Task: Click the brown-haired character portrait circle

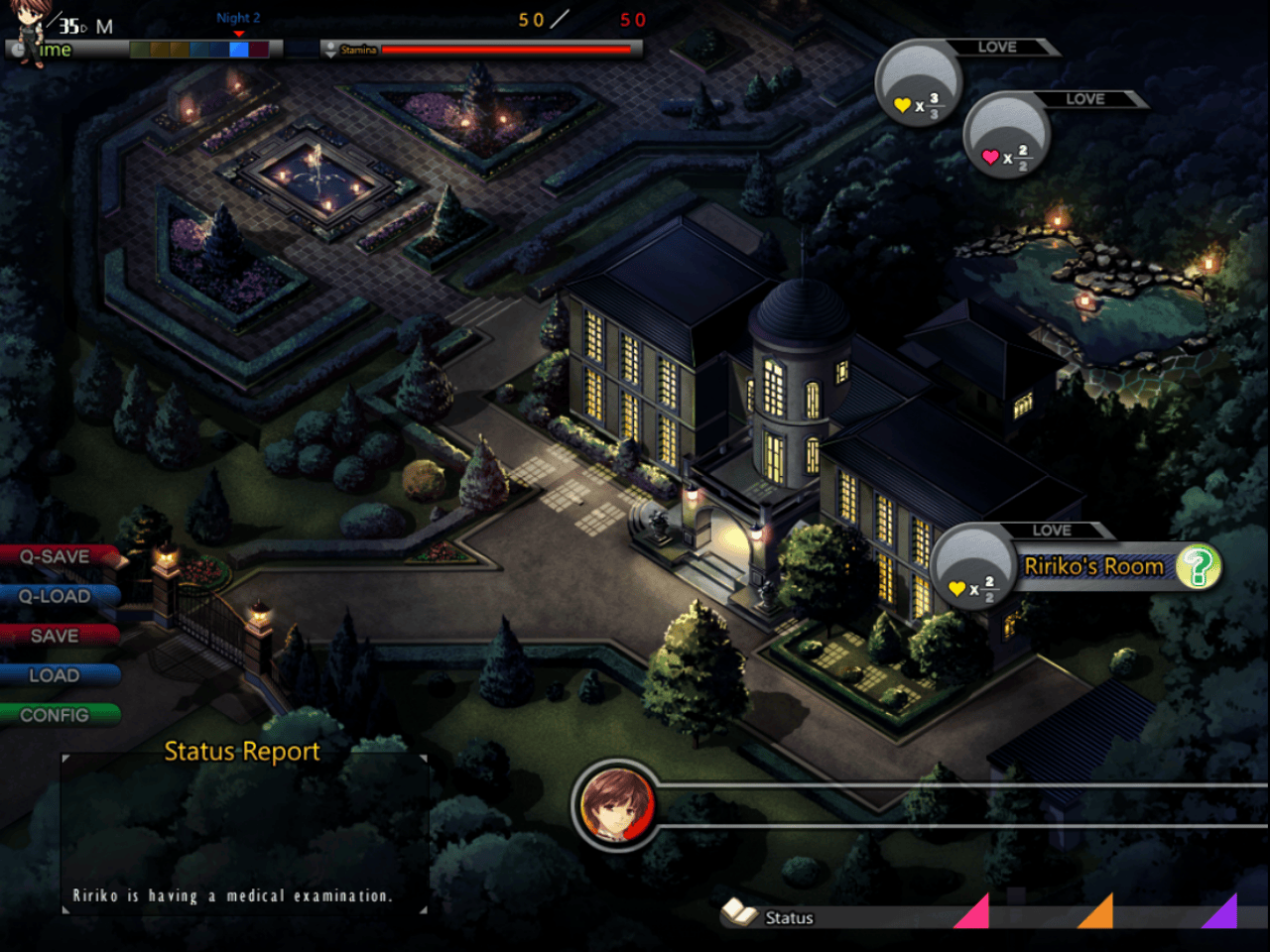Action: point(616,804)
